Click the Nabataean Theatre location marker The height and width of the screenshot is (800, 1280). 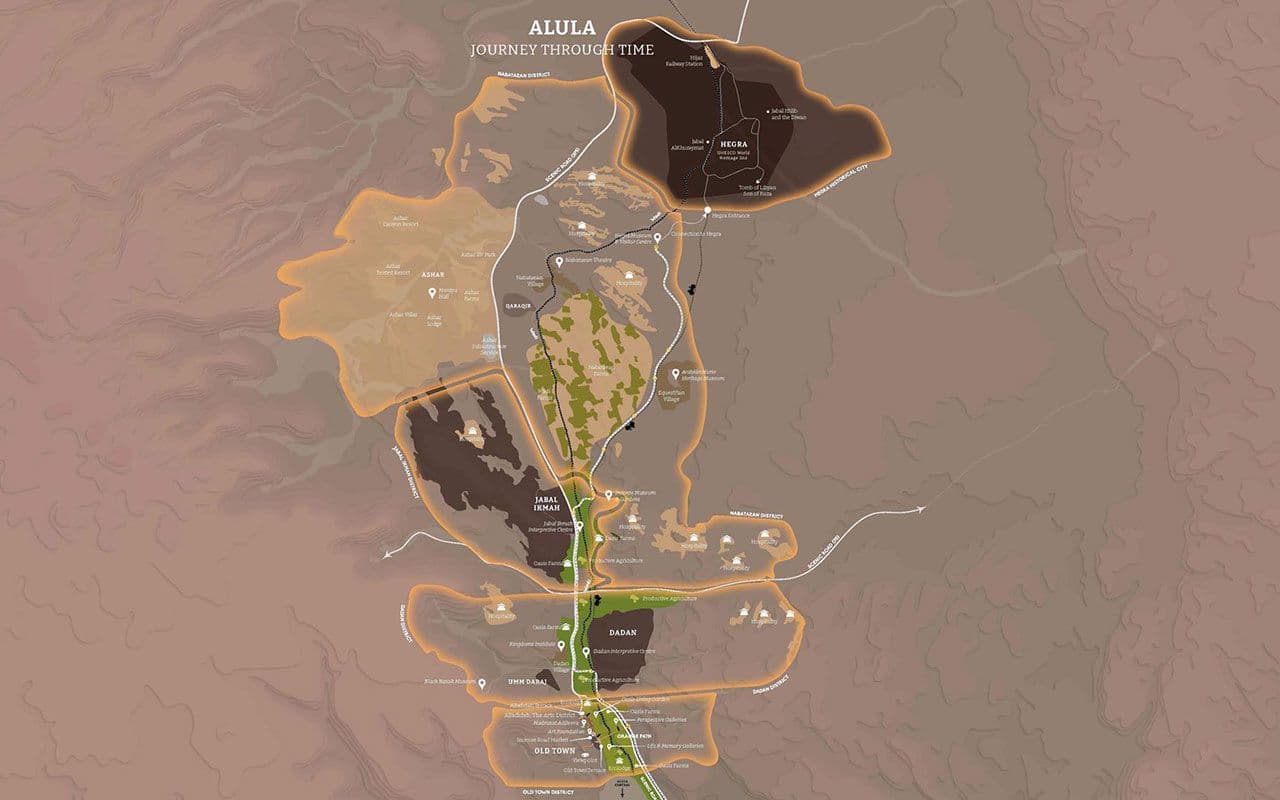click(560, 262)
